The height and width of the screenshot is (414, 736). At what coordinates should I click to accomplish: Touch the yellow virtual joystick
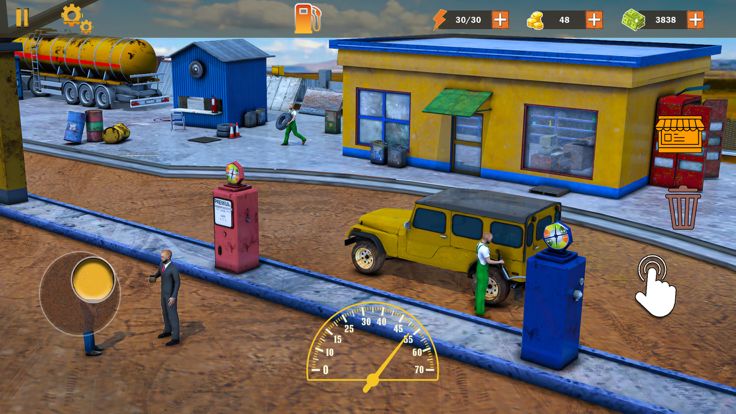pyautogui.click(x=91, y=280)
